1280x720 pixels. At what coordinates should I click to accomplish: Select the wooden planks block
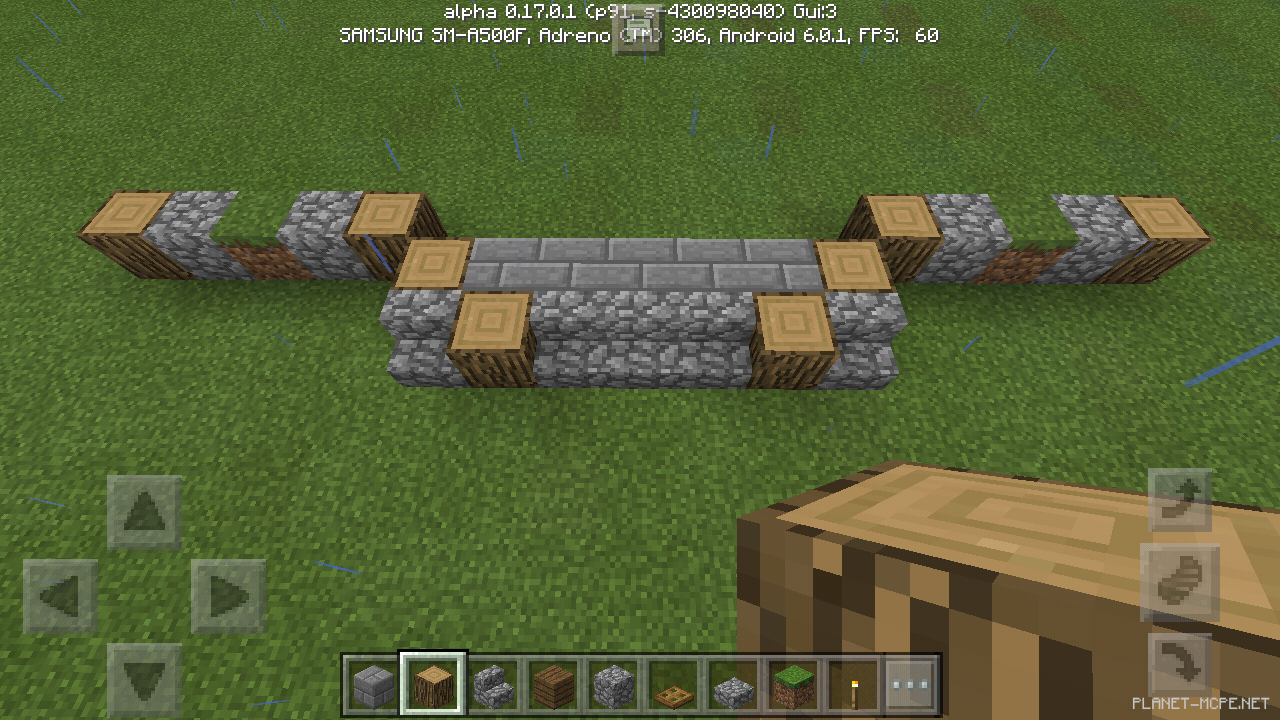552,684
